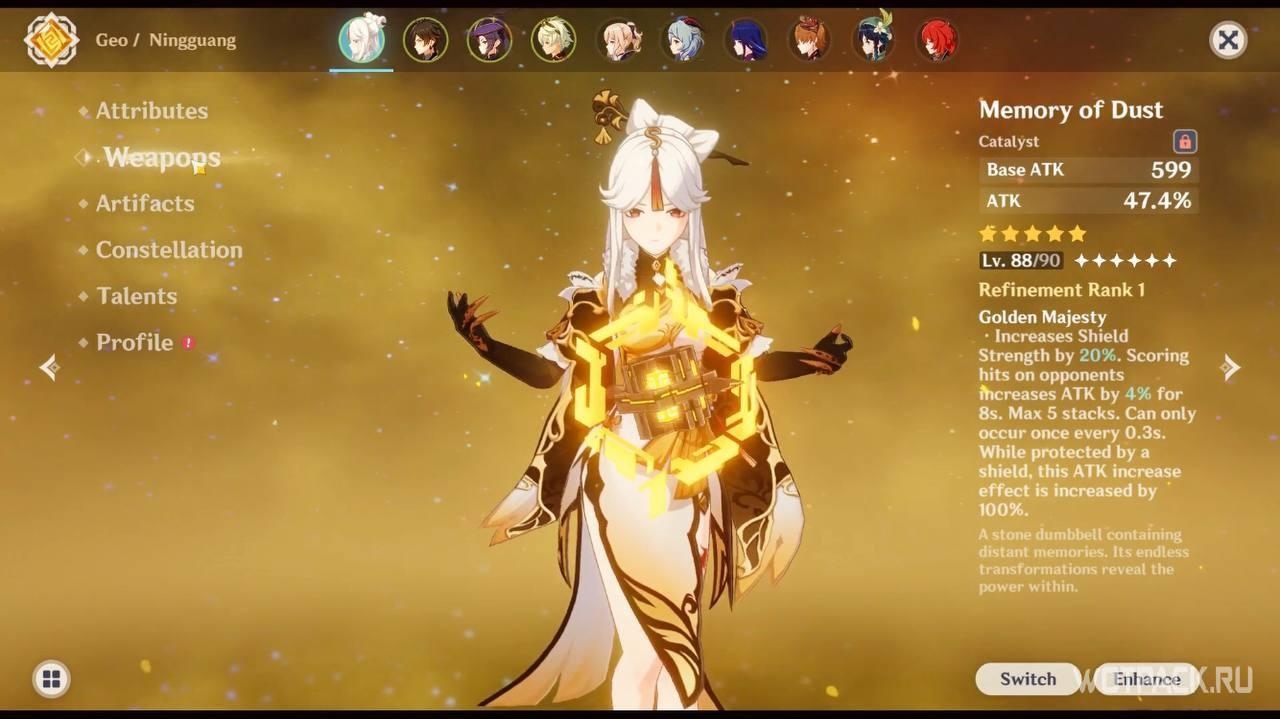Close the character screen
The height and width of the screenshot is (719, 1280).
(1228, 40)
